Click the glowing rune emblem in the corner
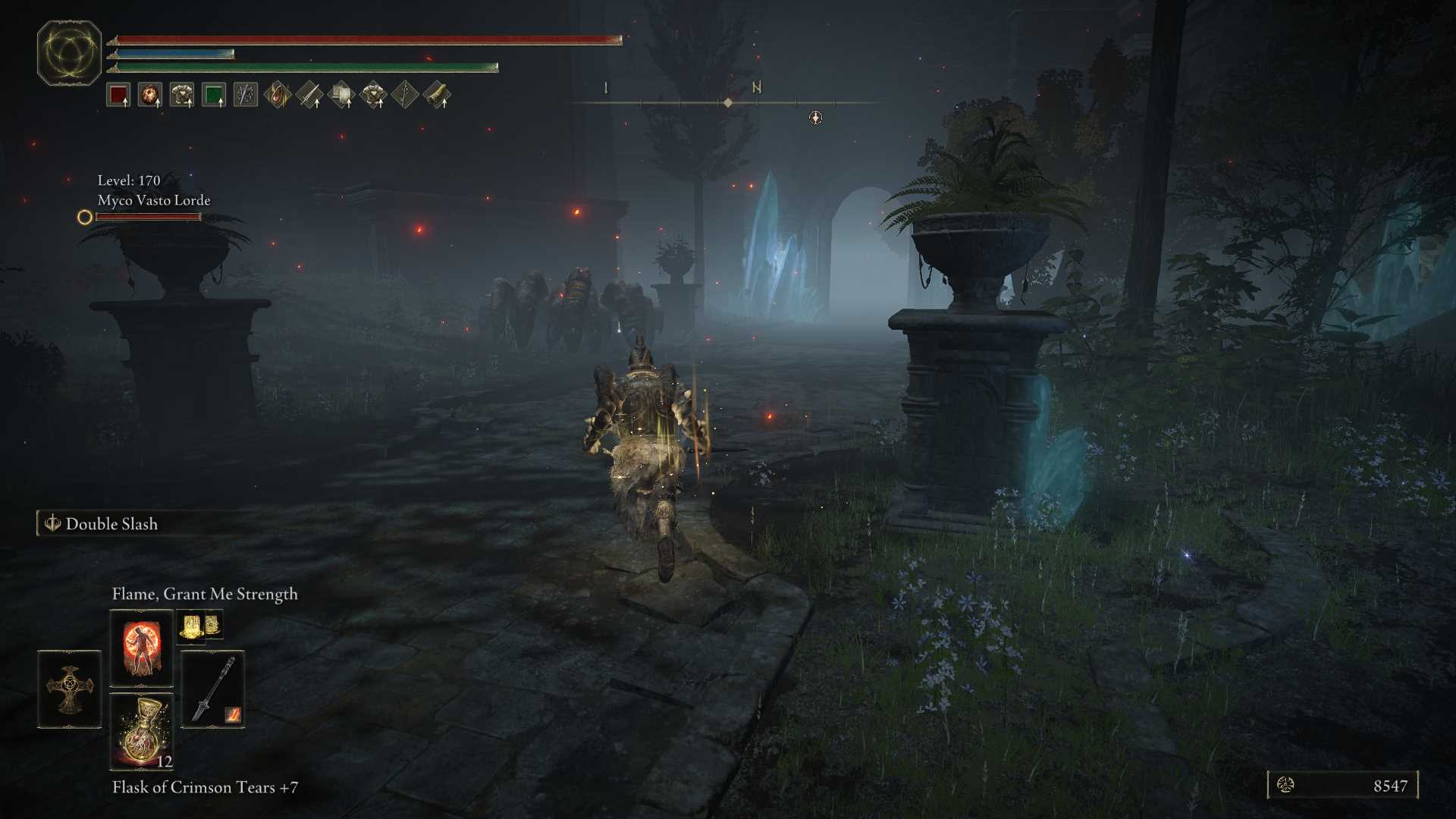The height and width of the screenshot is (819, 1456). pos(69,53)
